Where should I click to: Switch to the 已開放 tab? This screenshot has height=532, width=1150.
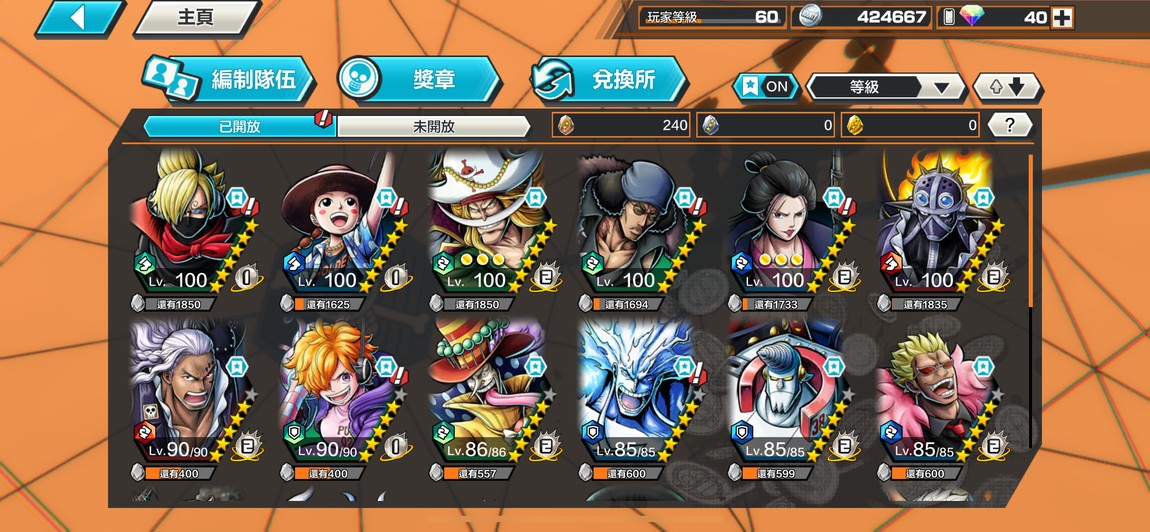pyautogui.click(x=238, y=126)
